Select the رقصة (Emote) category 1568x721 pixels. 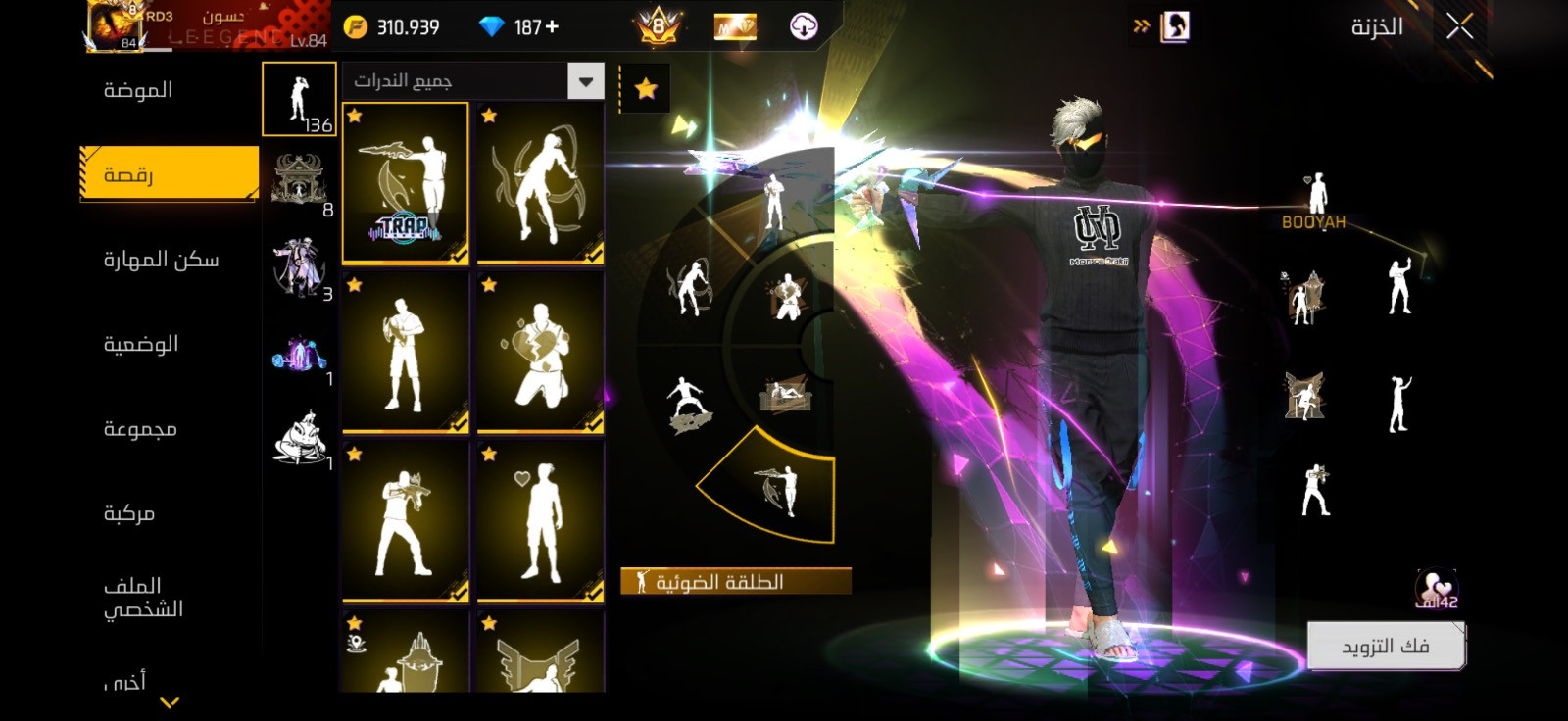click(x=169, y=174)
